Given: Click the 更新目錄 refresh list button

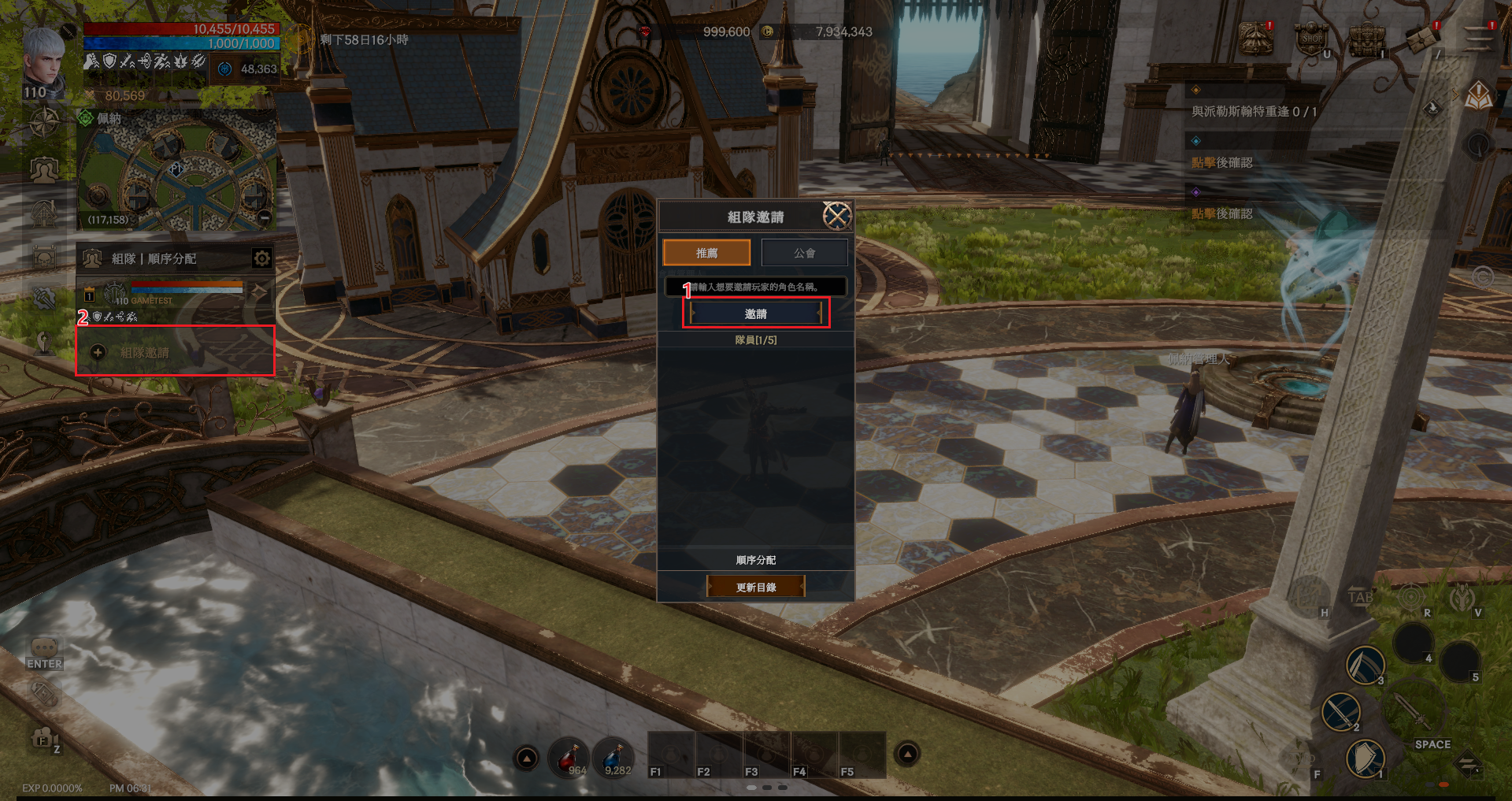Looking at the screenshot, I should pos(755,587).
